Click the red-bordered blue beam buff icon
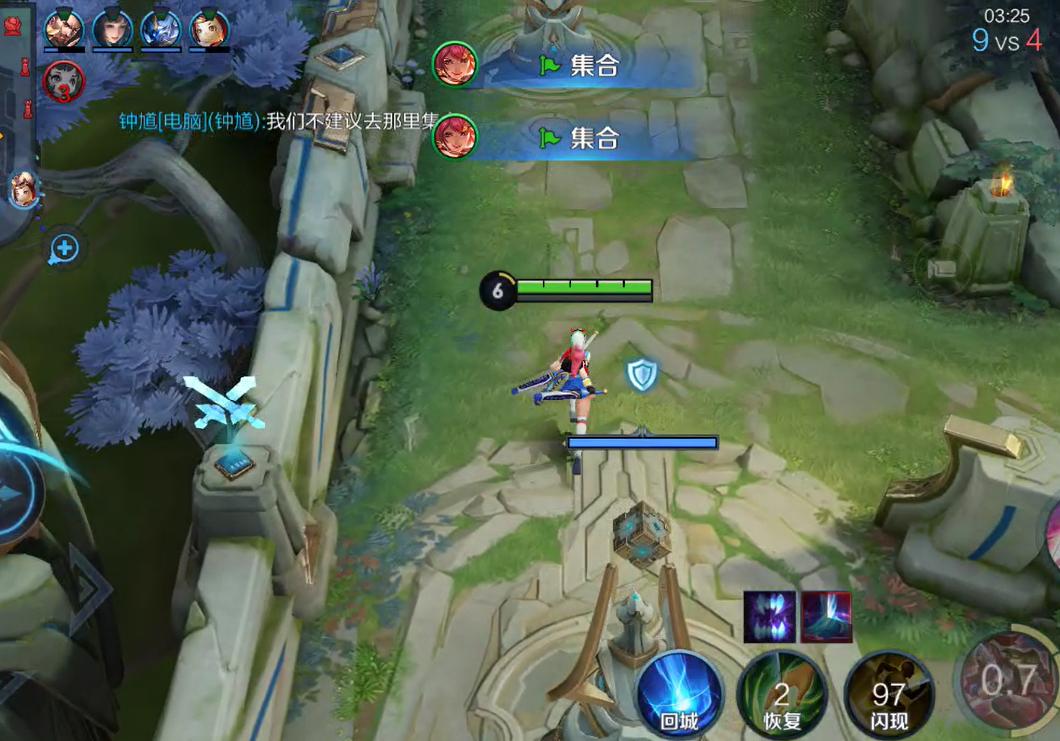The image size is (1060, 741). (x=826, y=616)
